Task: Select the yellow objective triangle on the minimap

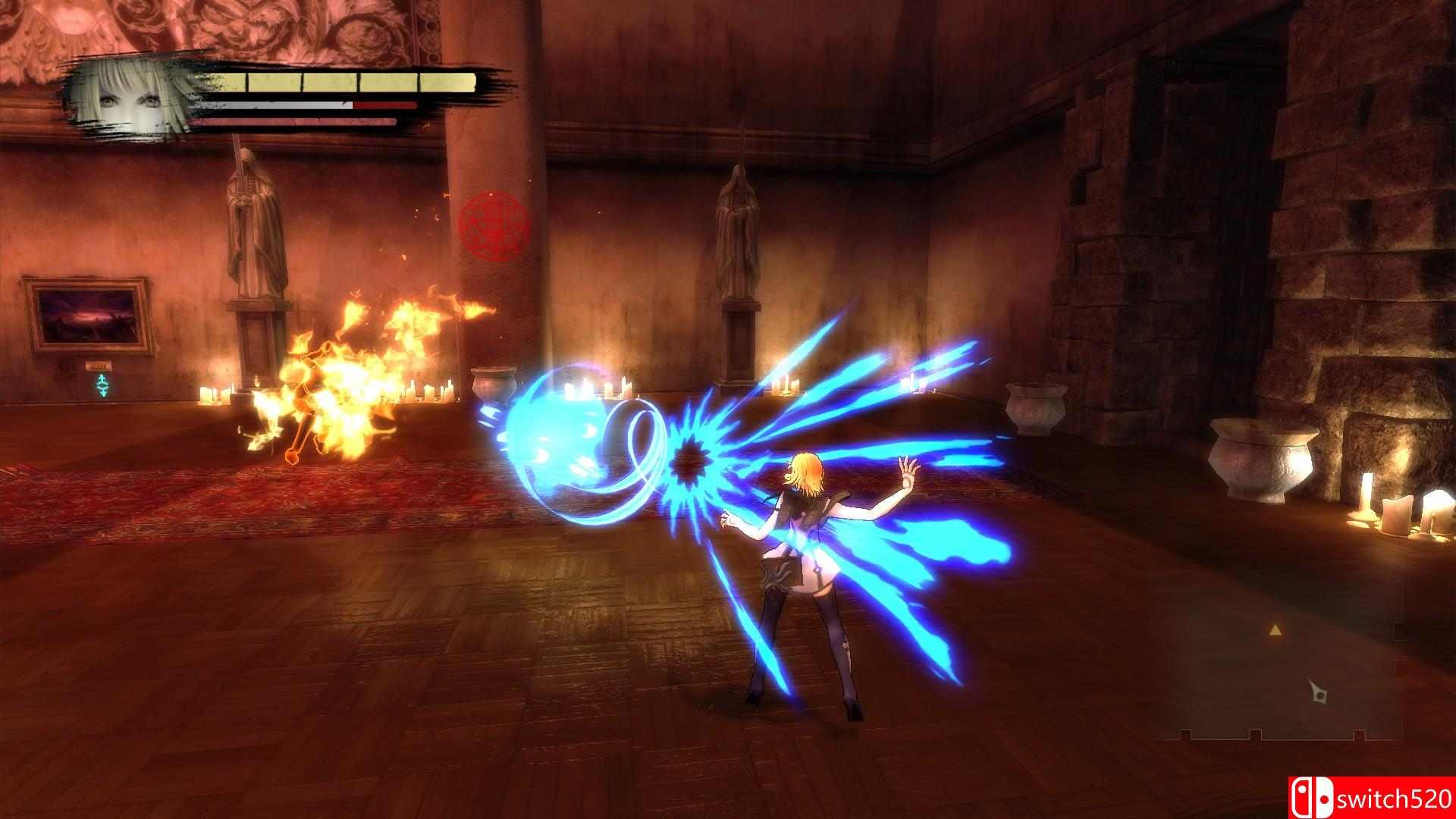Action: (1276, 631)
